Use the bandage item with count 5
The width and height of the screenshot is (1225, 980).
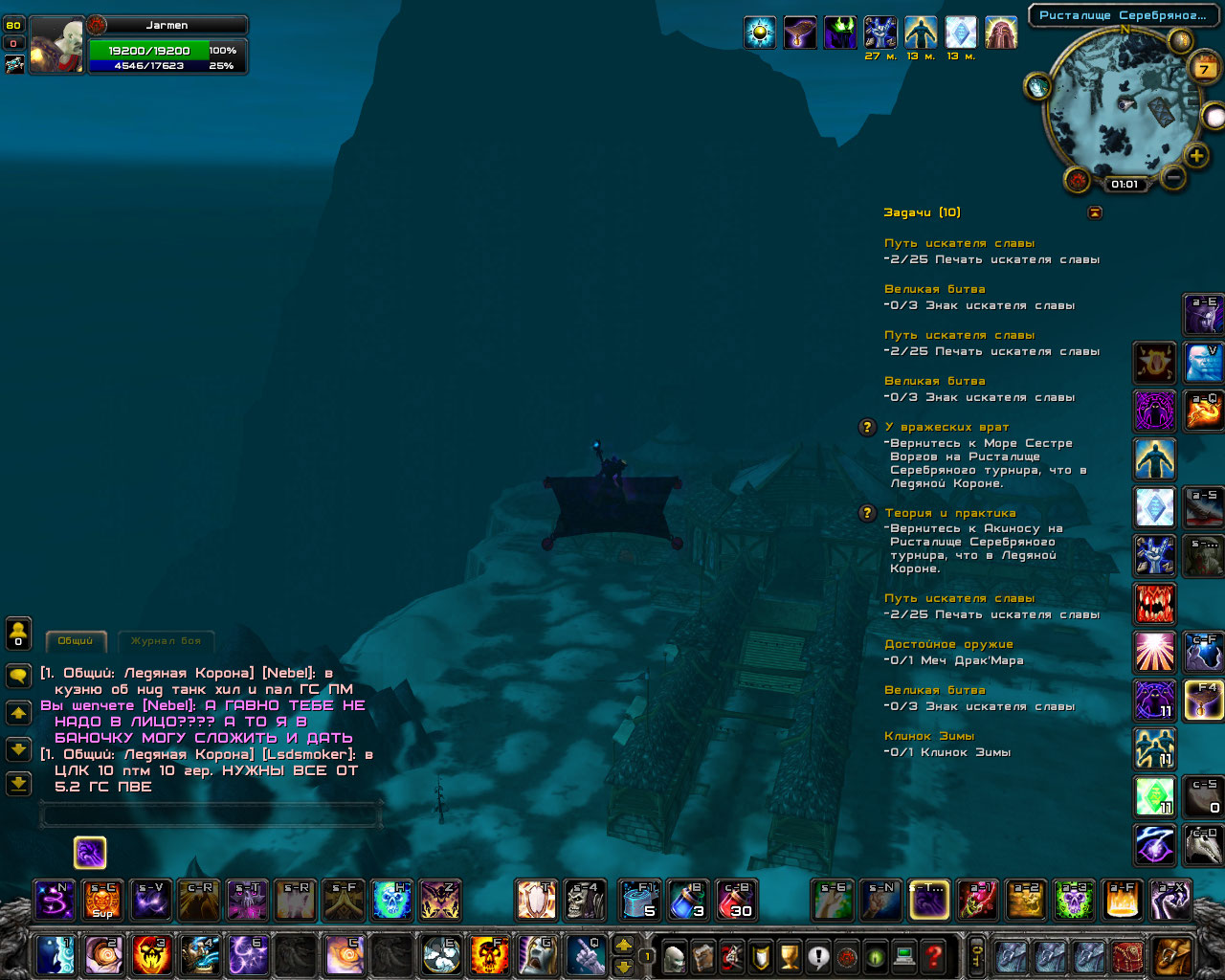click(639, 900)
